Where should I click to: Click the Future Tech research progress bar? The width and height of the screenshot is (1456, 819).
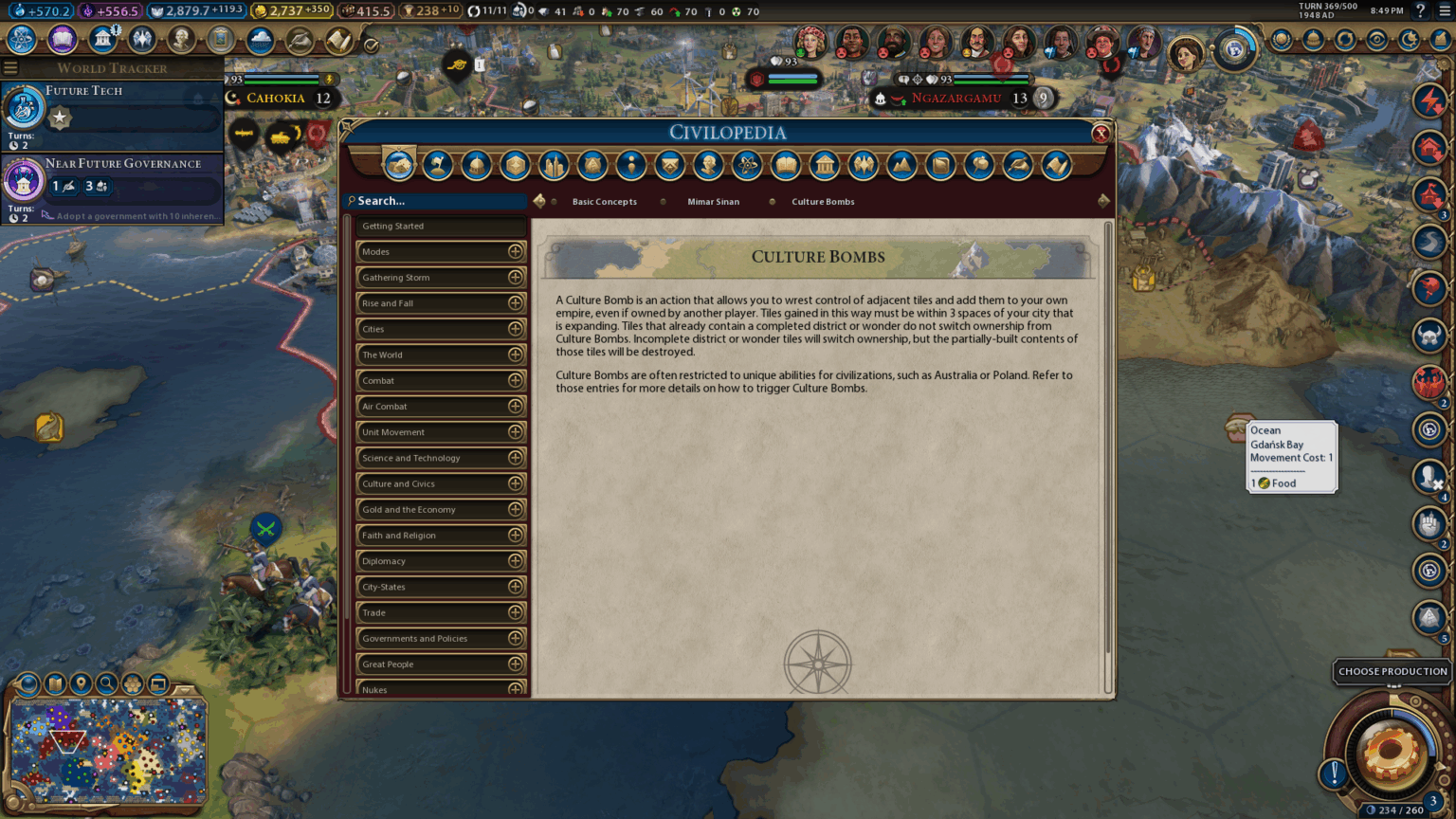[133, 116]
